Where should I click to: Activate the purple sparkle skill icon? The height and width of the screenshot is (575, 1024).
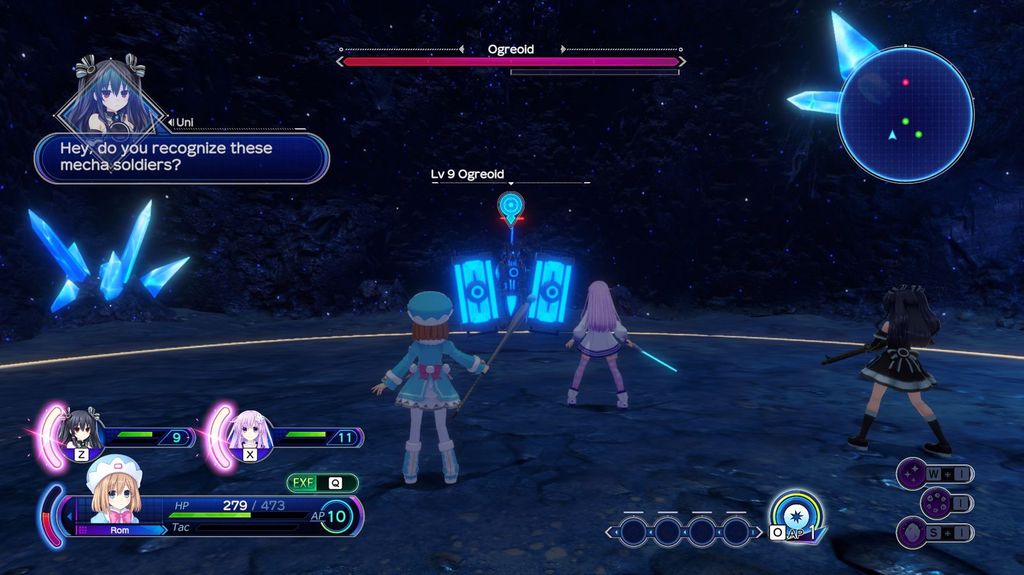911,473
